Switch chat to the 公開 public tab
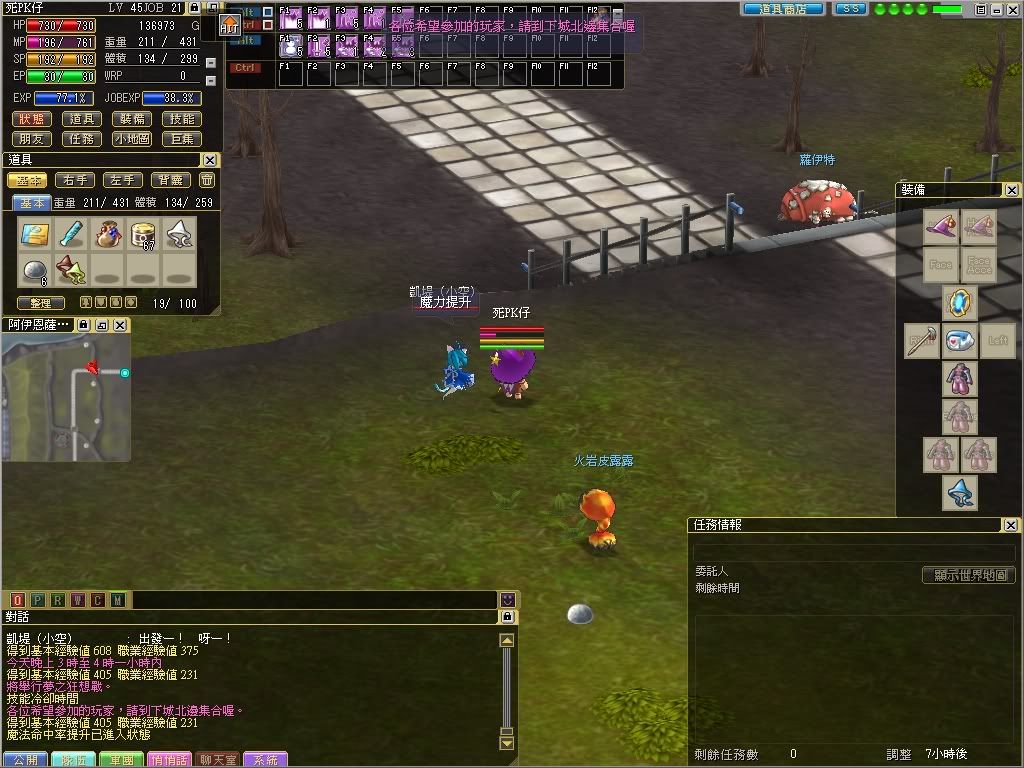 click(x=25, y=760)
